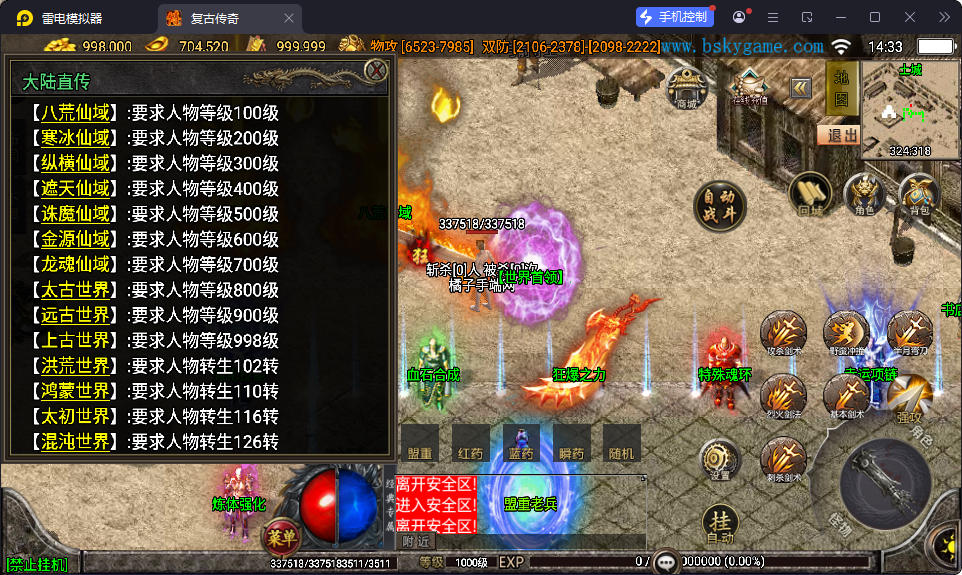962x575 pixels.
Task: Open the 角色 character sheet
Action: click(x=864, y=194)
